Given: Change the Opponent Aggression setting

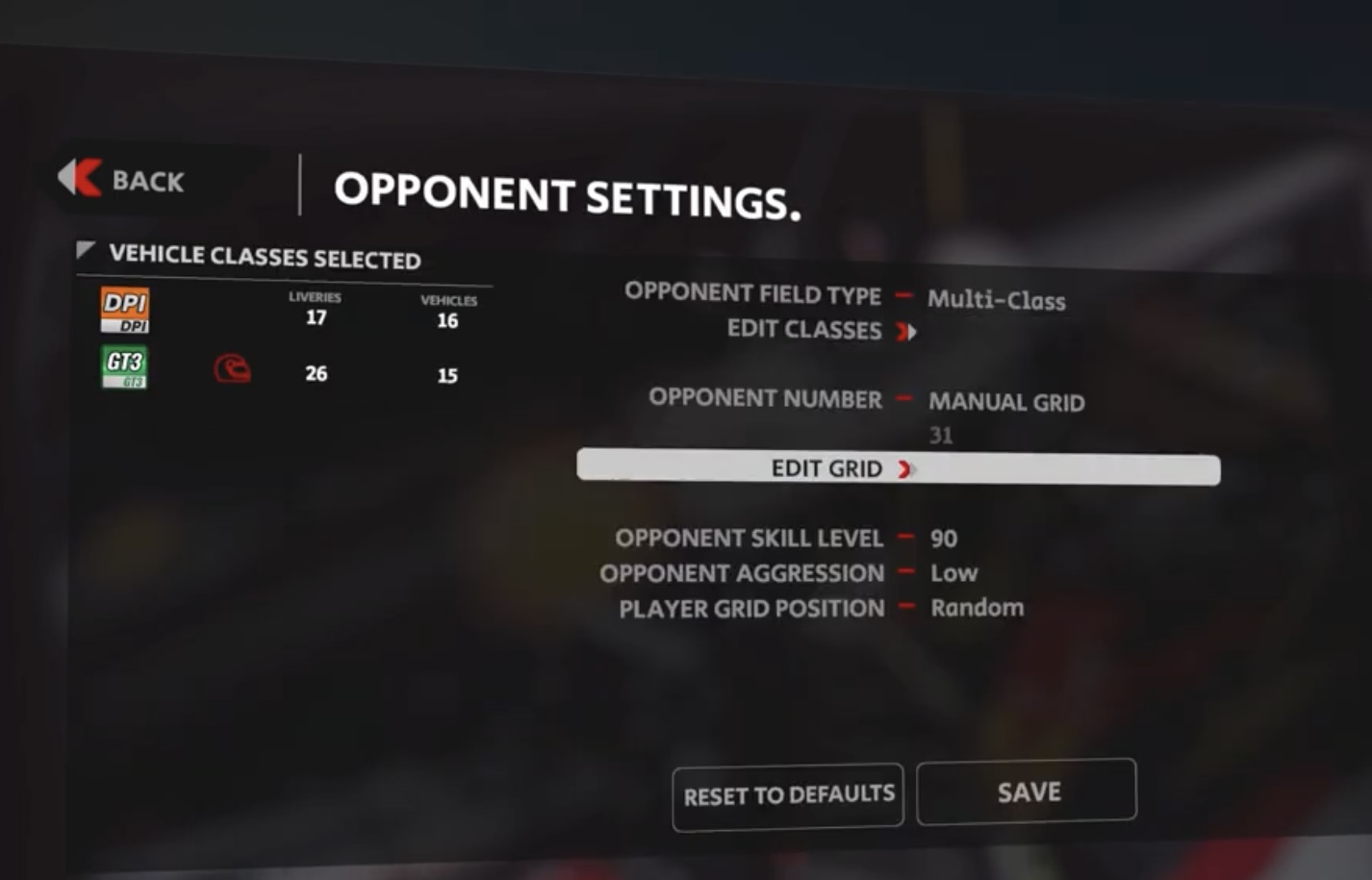Looking at the screenshot, I should (953, 573).
